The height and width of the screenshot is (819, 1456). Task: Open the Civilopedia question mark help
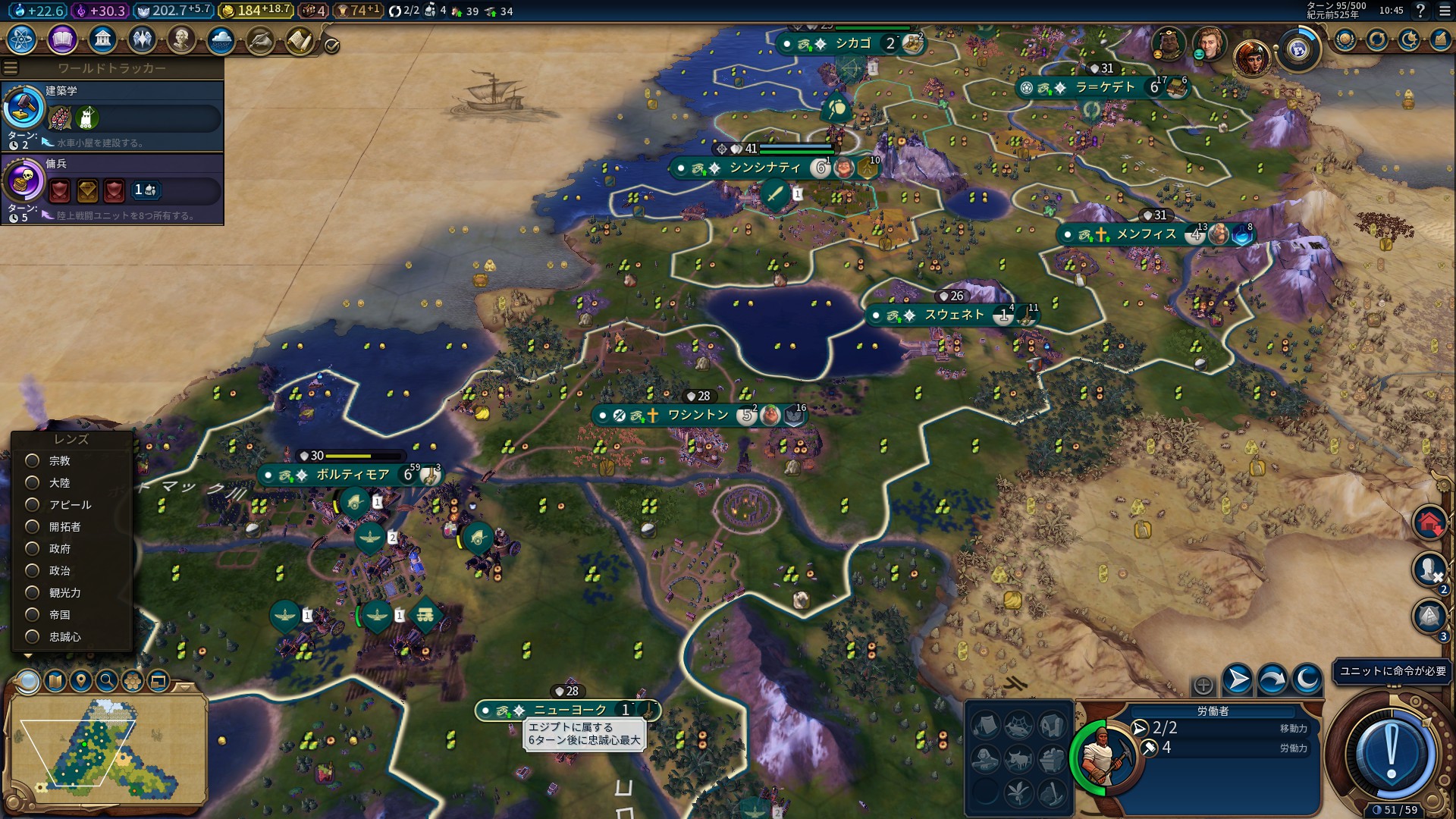[x=1420, y=11]
